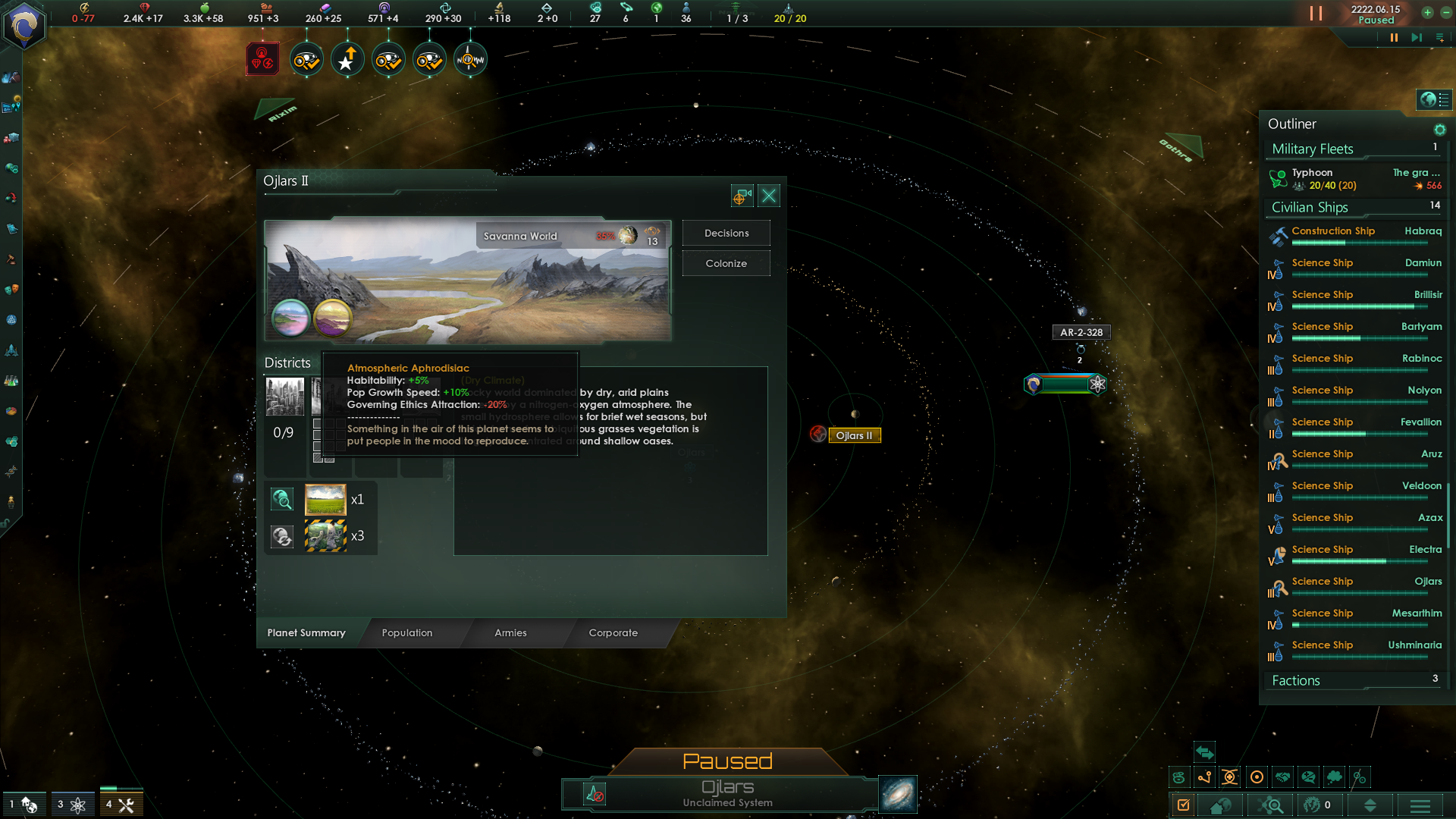The image size is (1456, 819).
Task: Select the Corporate tab
Action: tap(613, 632)
